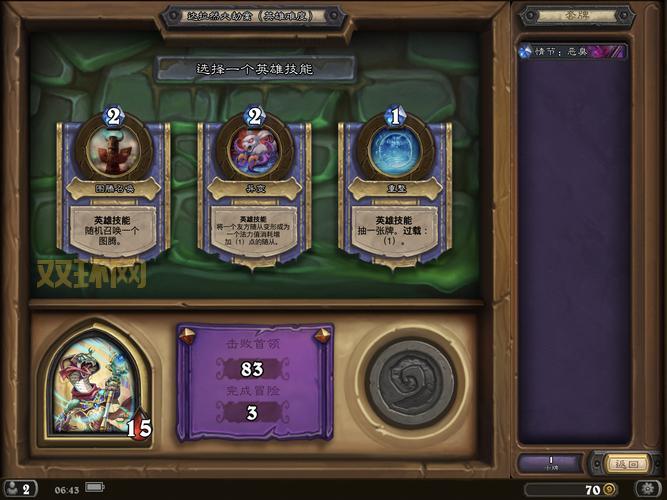The width and height of the screenshot is (667, 500).
Task: Choose the totem summon hero power
Action: 114,190
